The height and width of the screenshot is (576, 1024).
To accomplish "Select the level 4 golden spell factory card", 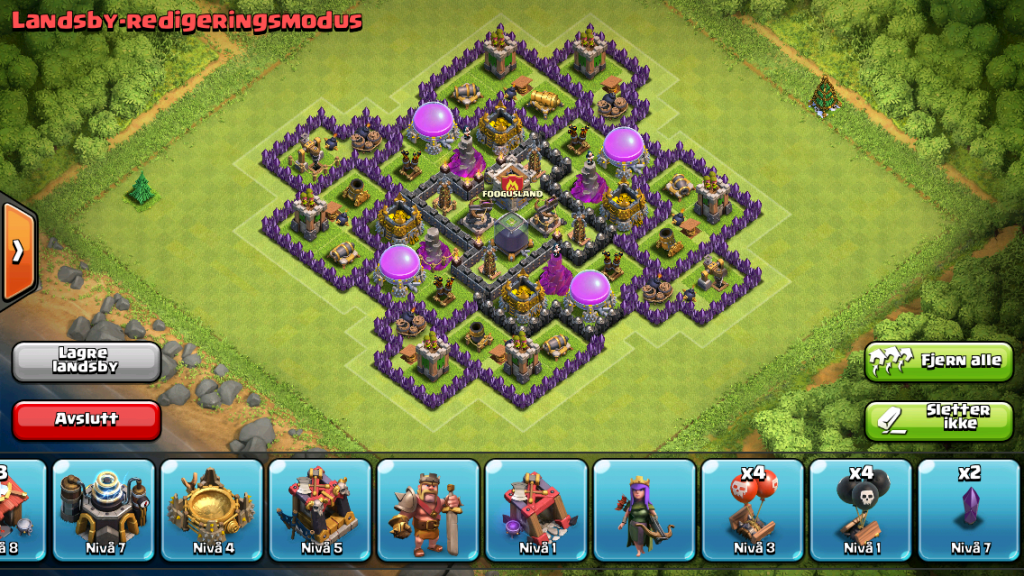I will click(211, 508).
